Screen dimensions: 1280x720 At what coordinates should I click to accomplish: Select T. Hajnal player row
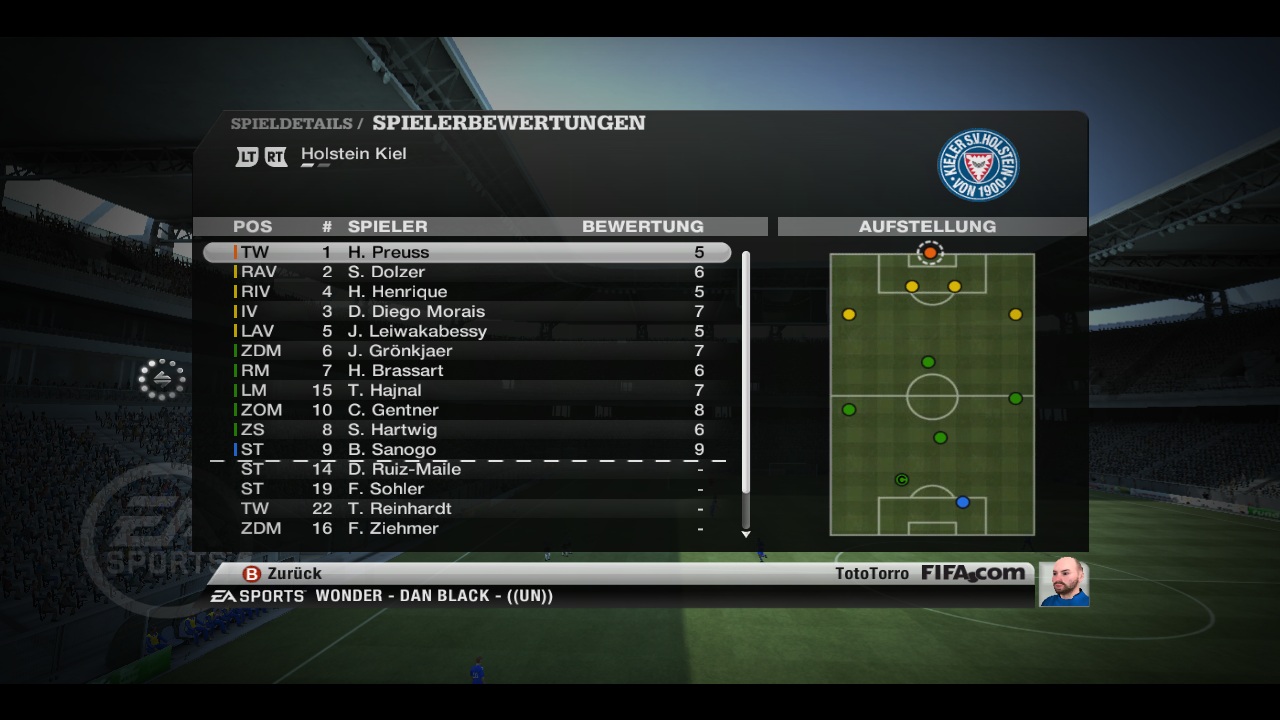pyautogui.click(x=467, y=390)
